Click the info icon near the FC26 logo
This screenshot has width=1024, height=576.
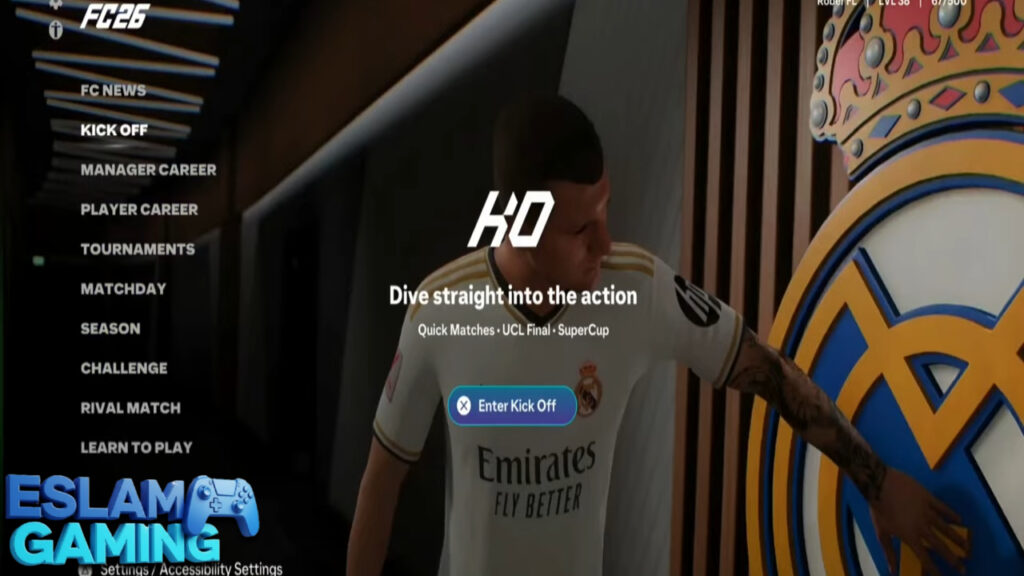(56, 30)
